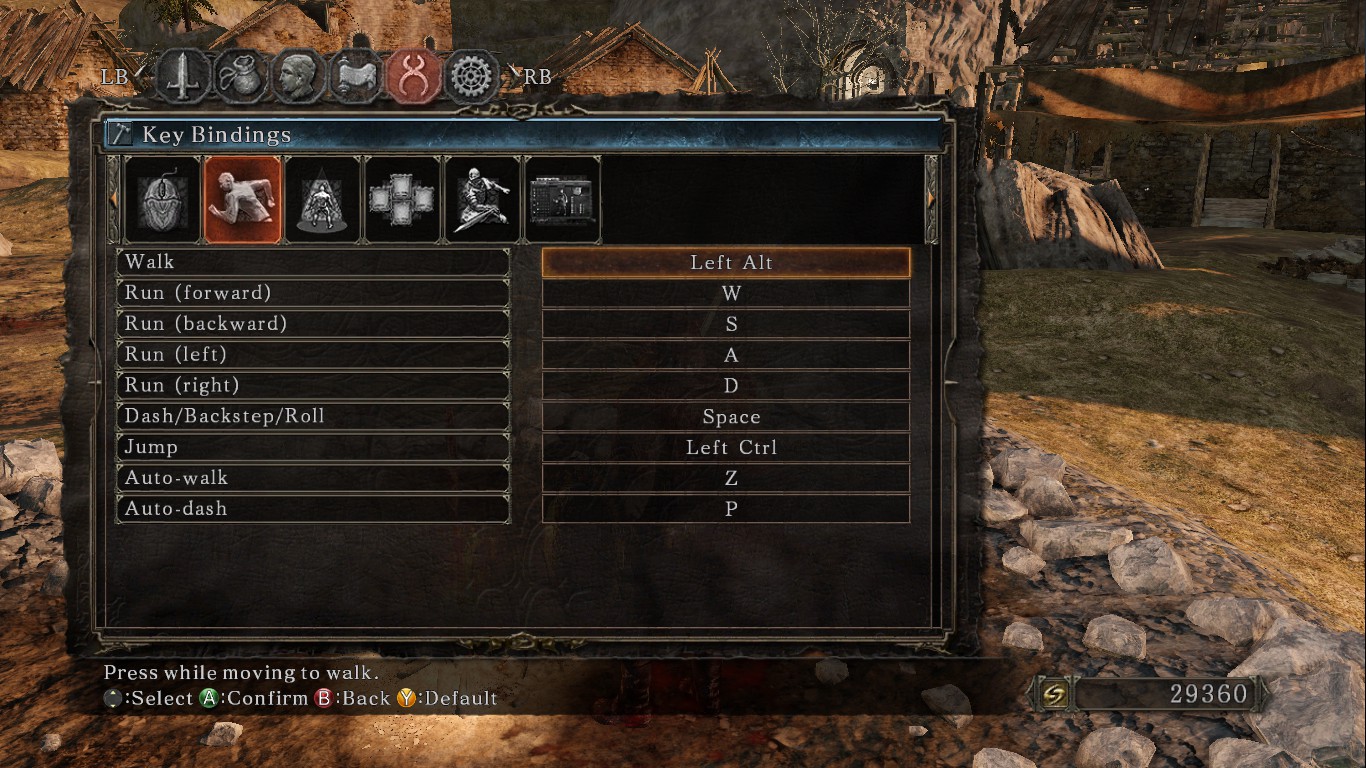
Task: Rebind the Auto-walk key Z
Action: pyautogui.click(x=726, y=478)
